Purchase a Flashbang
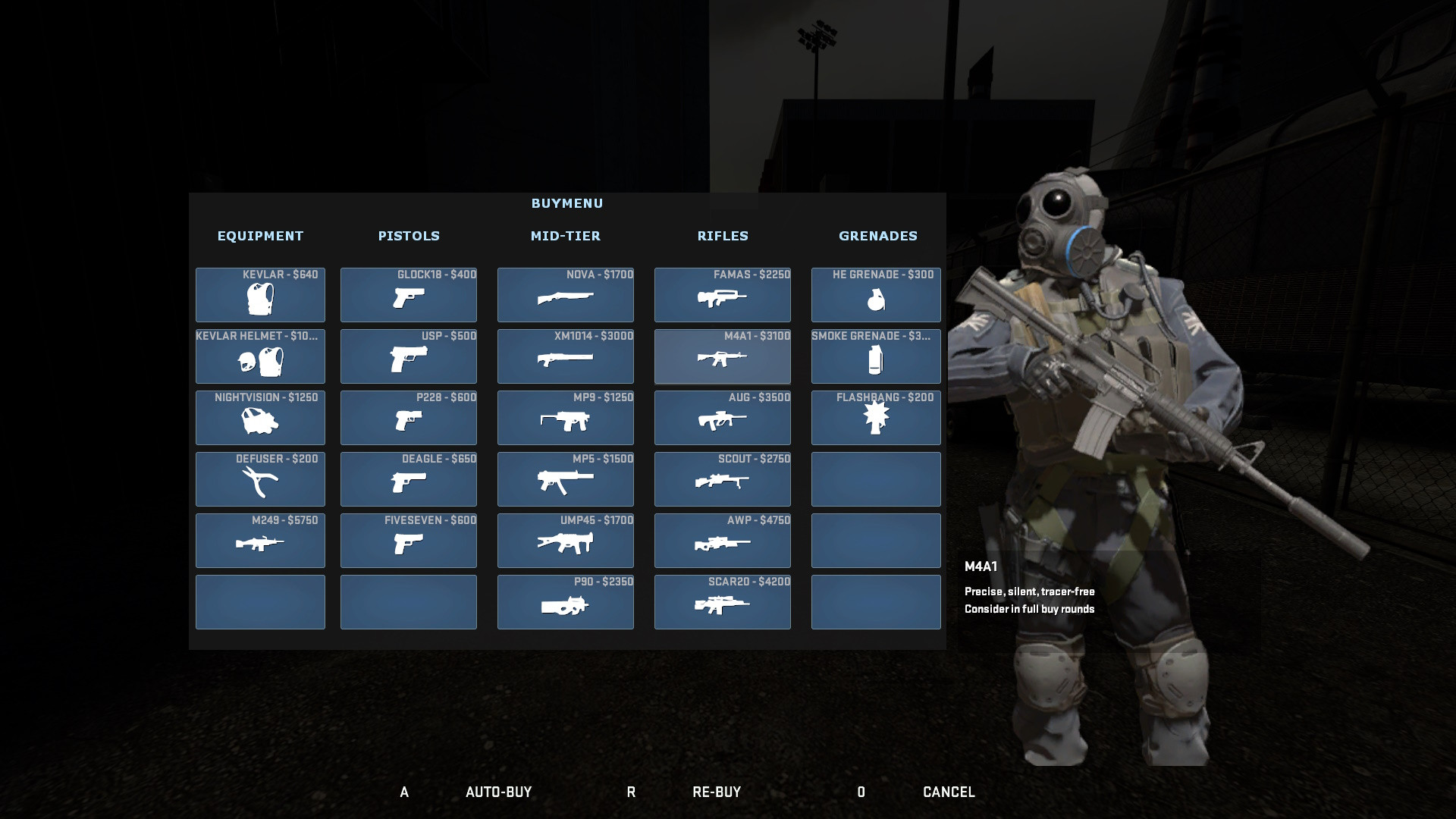Image resolution: width=1456 pixels, height=819 pixels. 876,418
